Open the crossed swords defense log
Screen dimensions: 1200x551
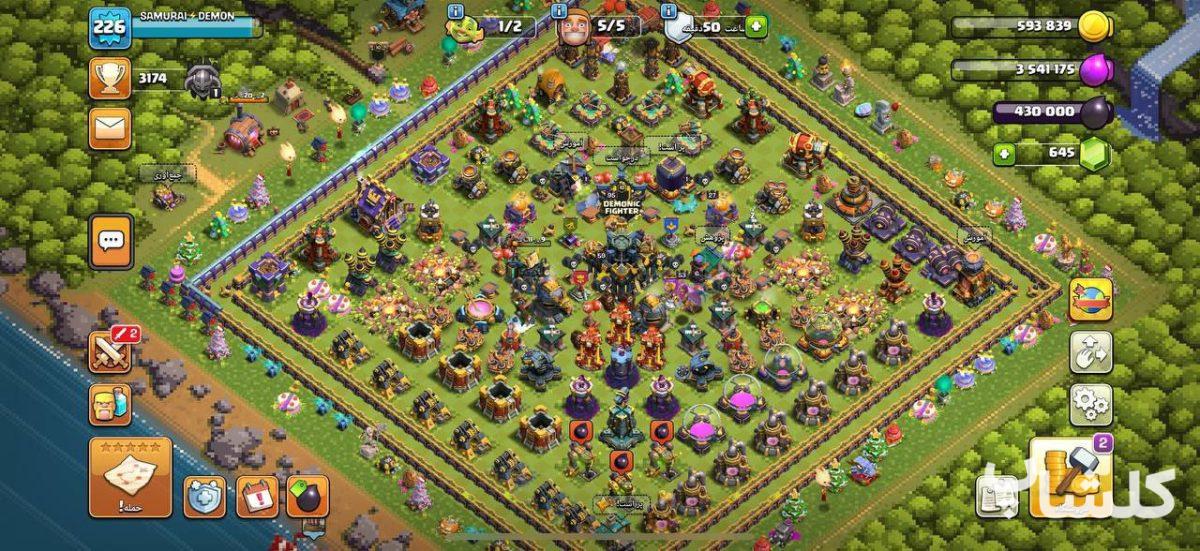[109, 351]
